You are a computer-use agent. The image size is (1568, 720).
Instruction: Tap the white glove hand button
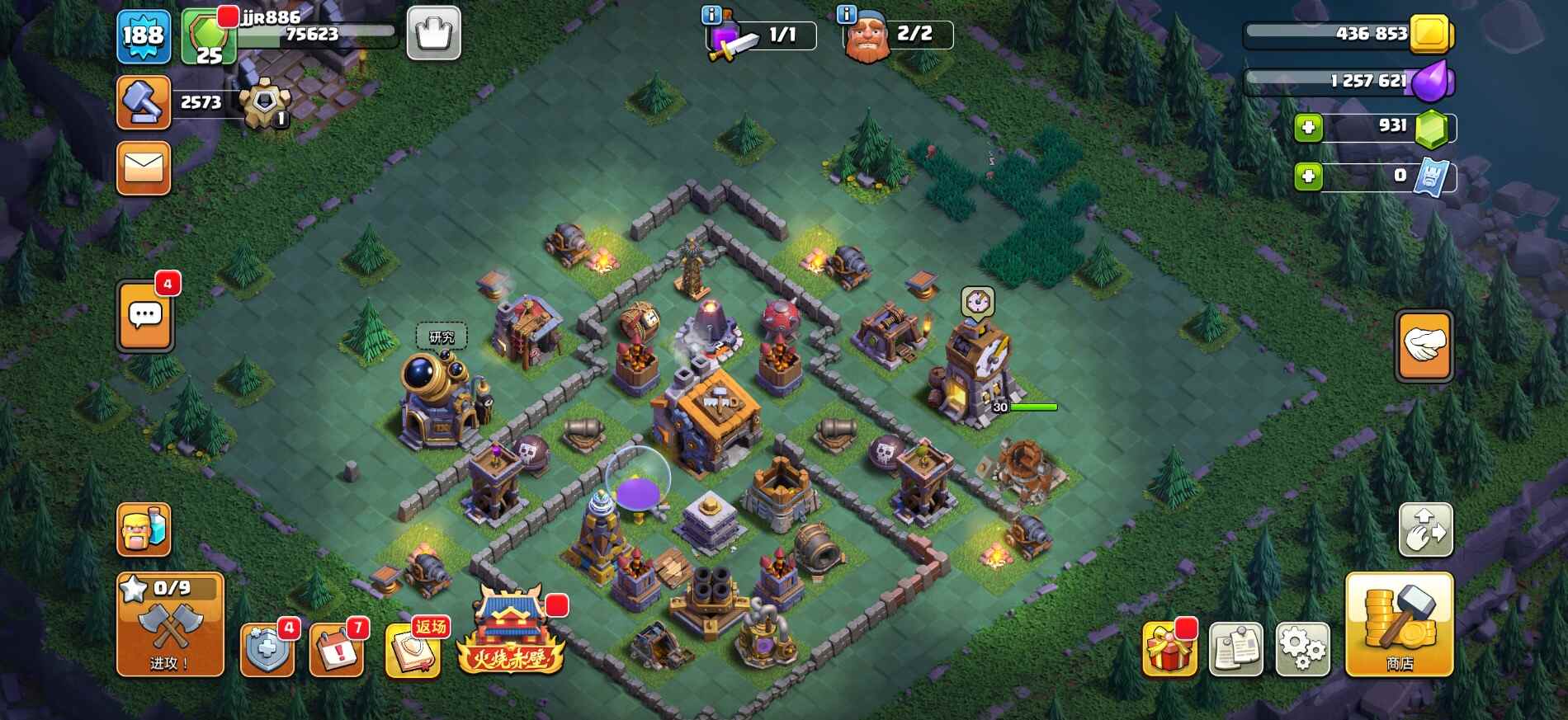click(x=1424, y=346)
